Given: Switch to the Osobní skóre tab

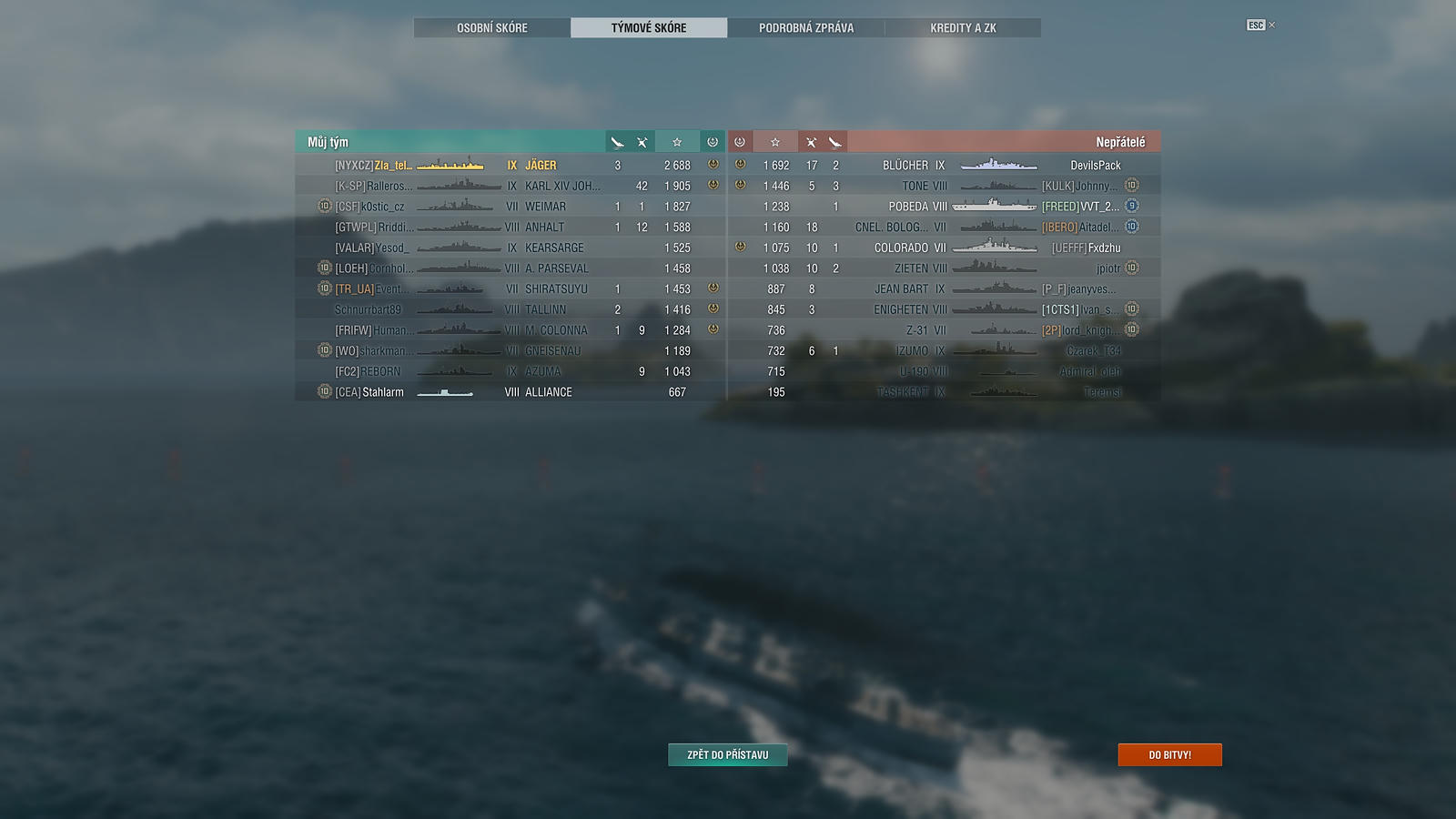Looking at the screenshot, I should [492, 28].
